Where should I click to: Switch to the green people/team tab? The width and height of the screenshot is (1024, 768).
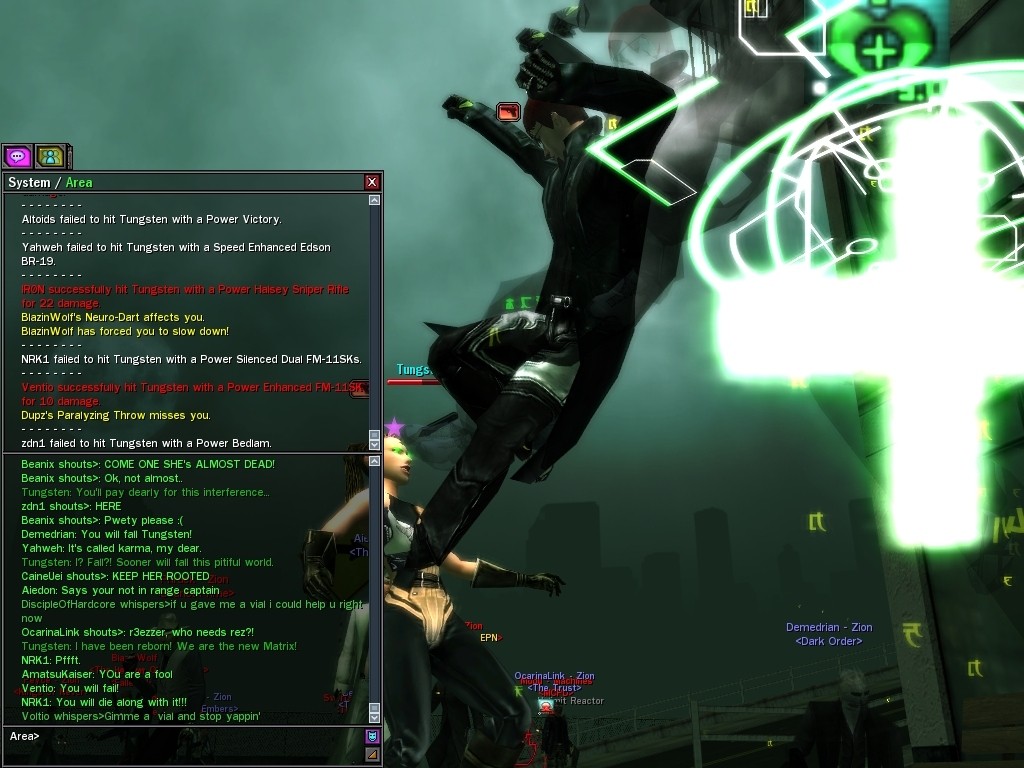tap(50, 156)
